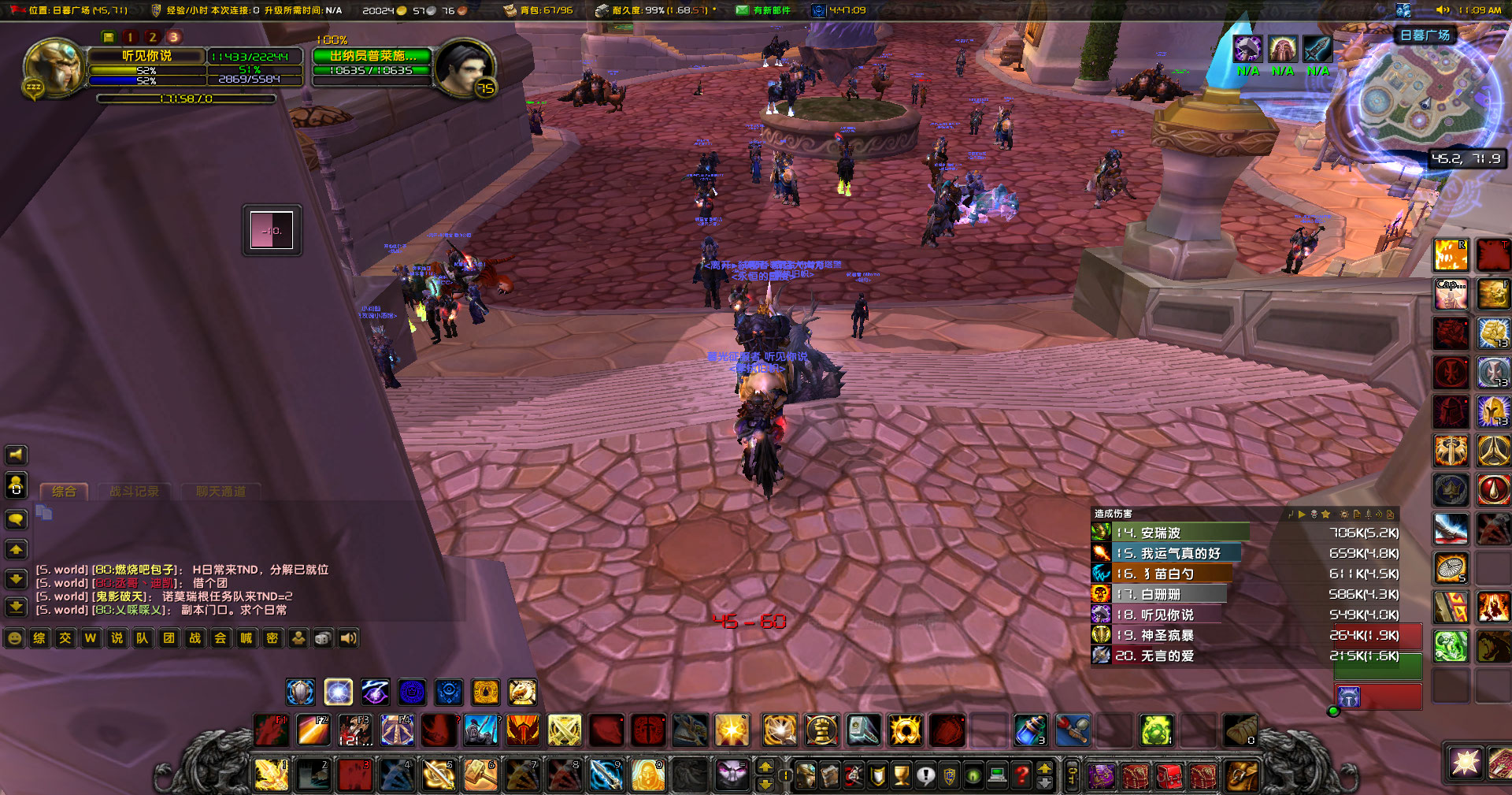Open the emote smiley icon in chat bar
This screenshot has width=1512, height=795.
coord(15,638)
